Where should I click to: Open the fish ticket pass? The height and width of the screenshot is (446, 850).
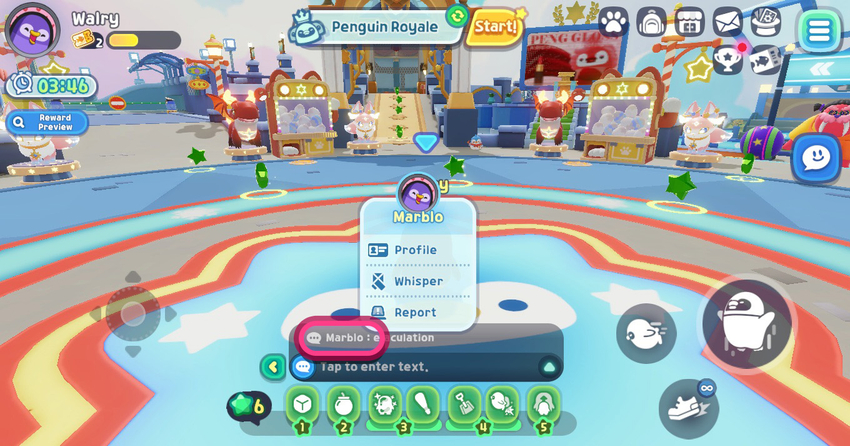pos(765,59)
